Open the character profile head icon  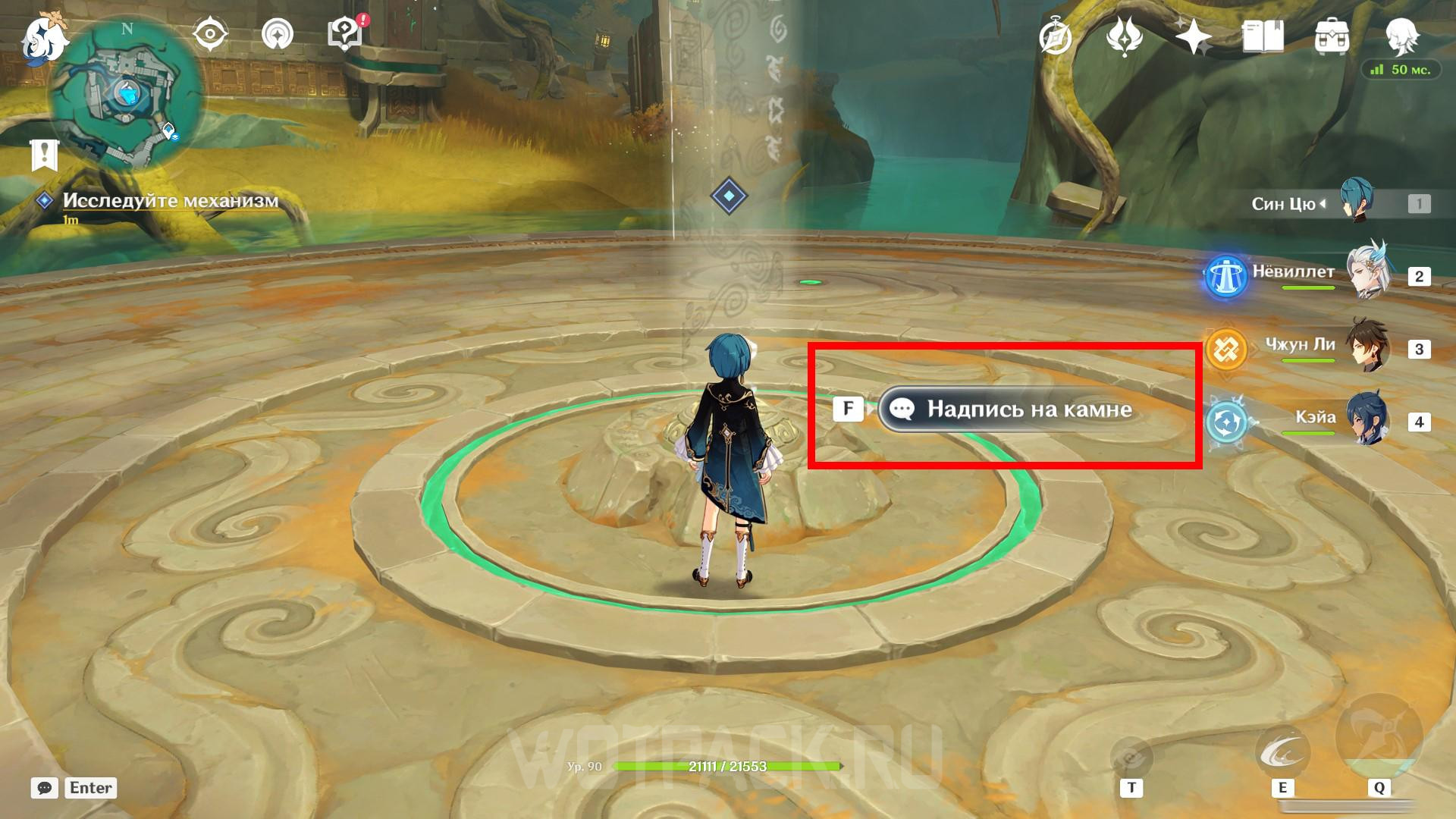[1401, 35]
